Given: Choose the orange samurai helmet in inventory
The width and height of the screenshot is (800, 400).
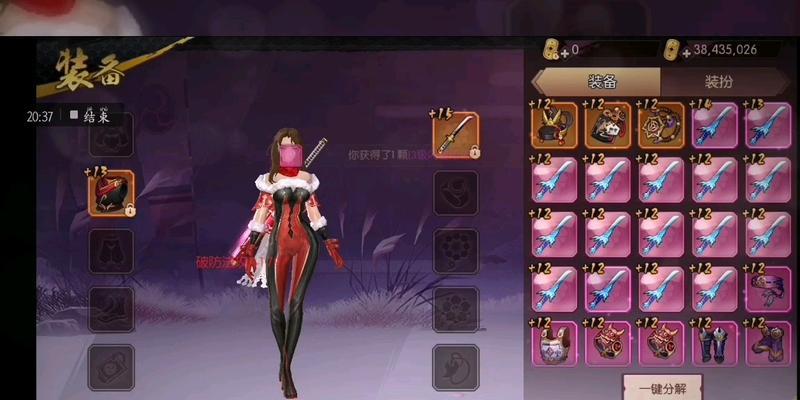Looking at the screenshot, I should (x=554, y=126).
